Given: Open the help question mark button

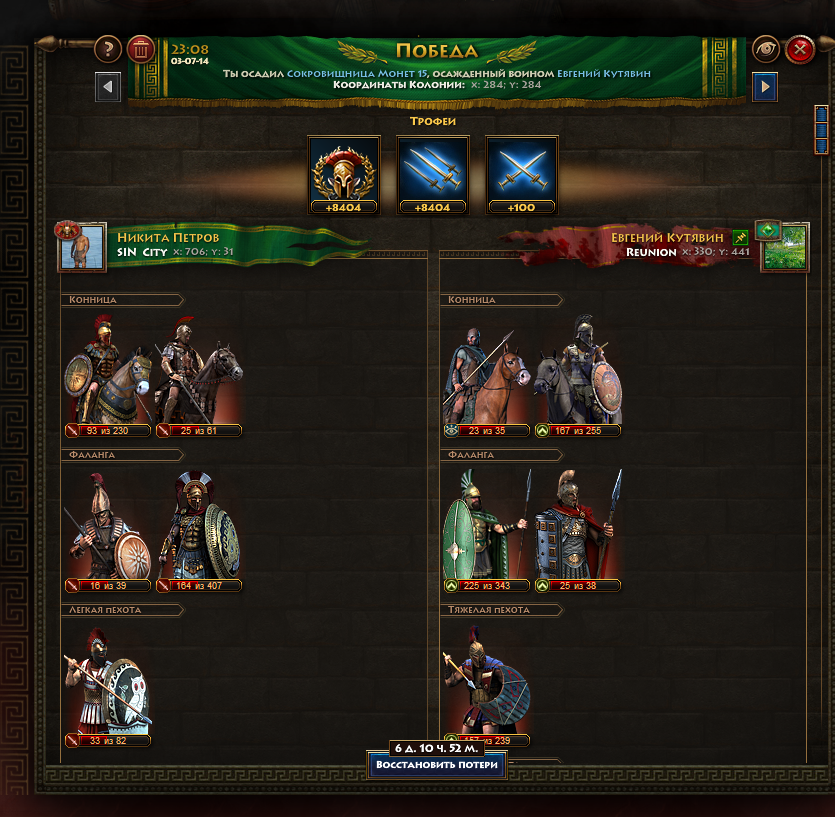Looking at the screenshot, I should pyautogui.click(x=108, y=48).
